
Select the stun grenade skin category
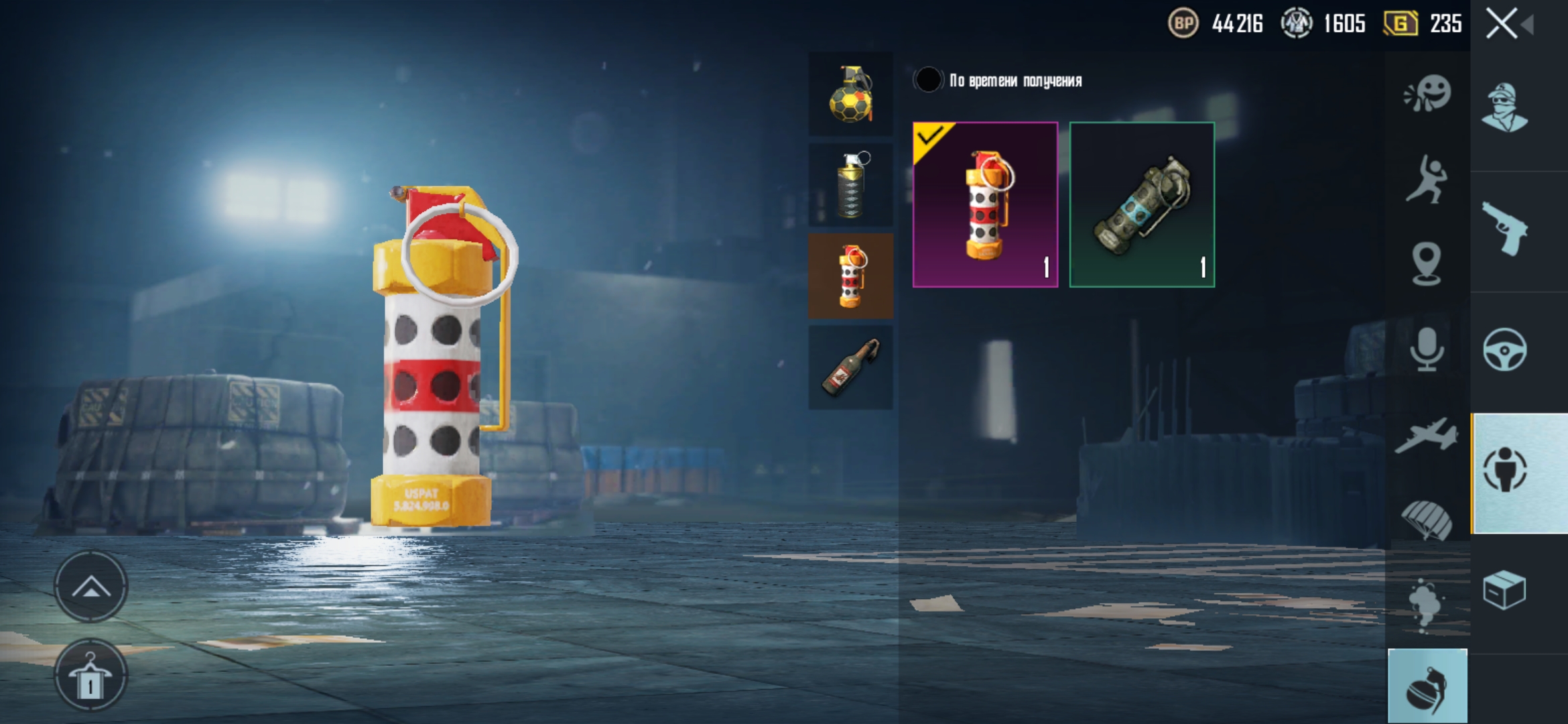point(850,276)
